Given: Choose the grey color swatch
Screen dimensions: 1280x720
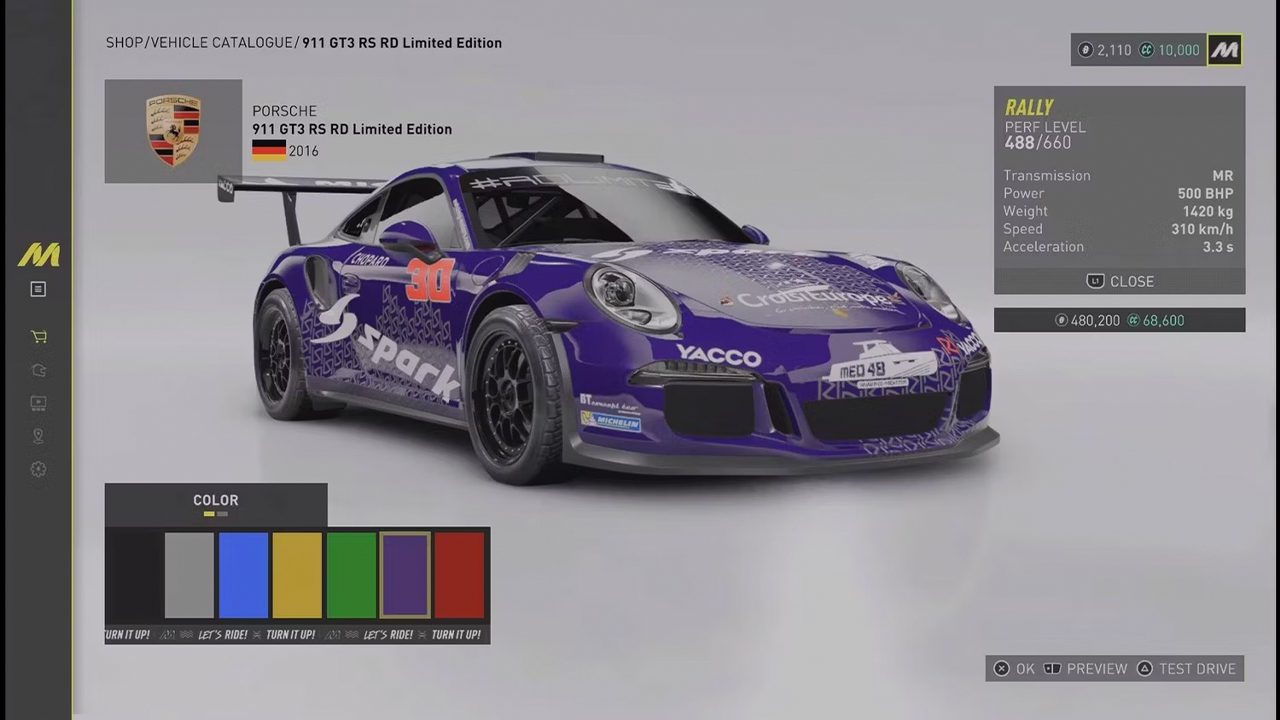Looking at the screenshot, I should coord(189,575).
